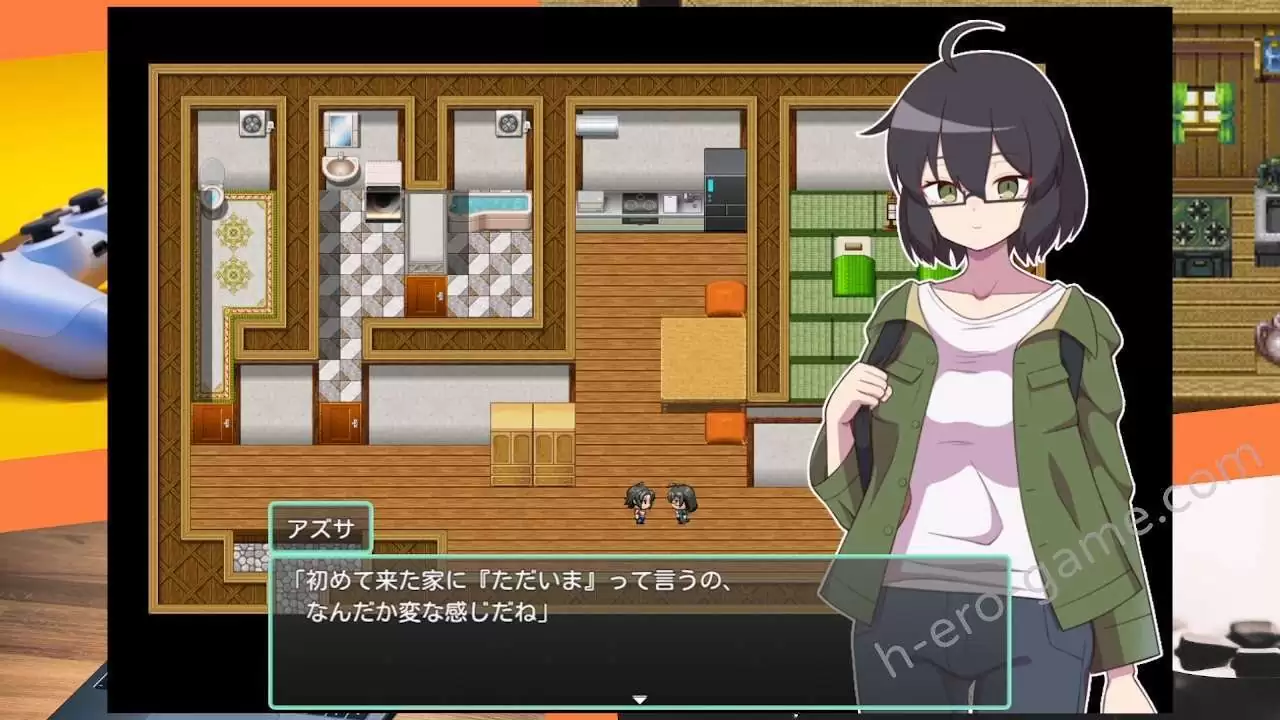The image size is (1280, 720).
Task: Advance Azusa's dialogue message window
Action: pos(560,630)
